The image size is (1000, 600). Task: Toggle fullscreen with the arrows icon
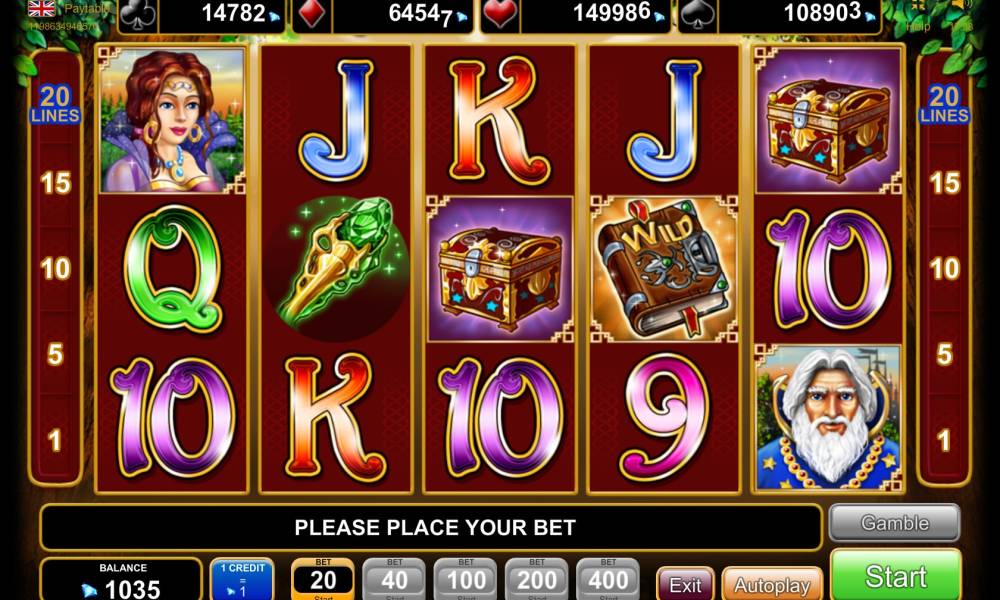pyautogui.click(x=918, y=6)
